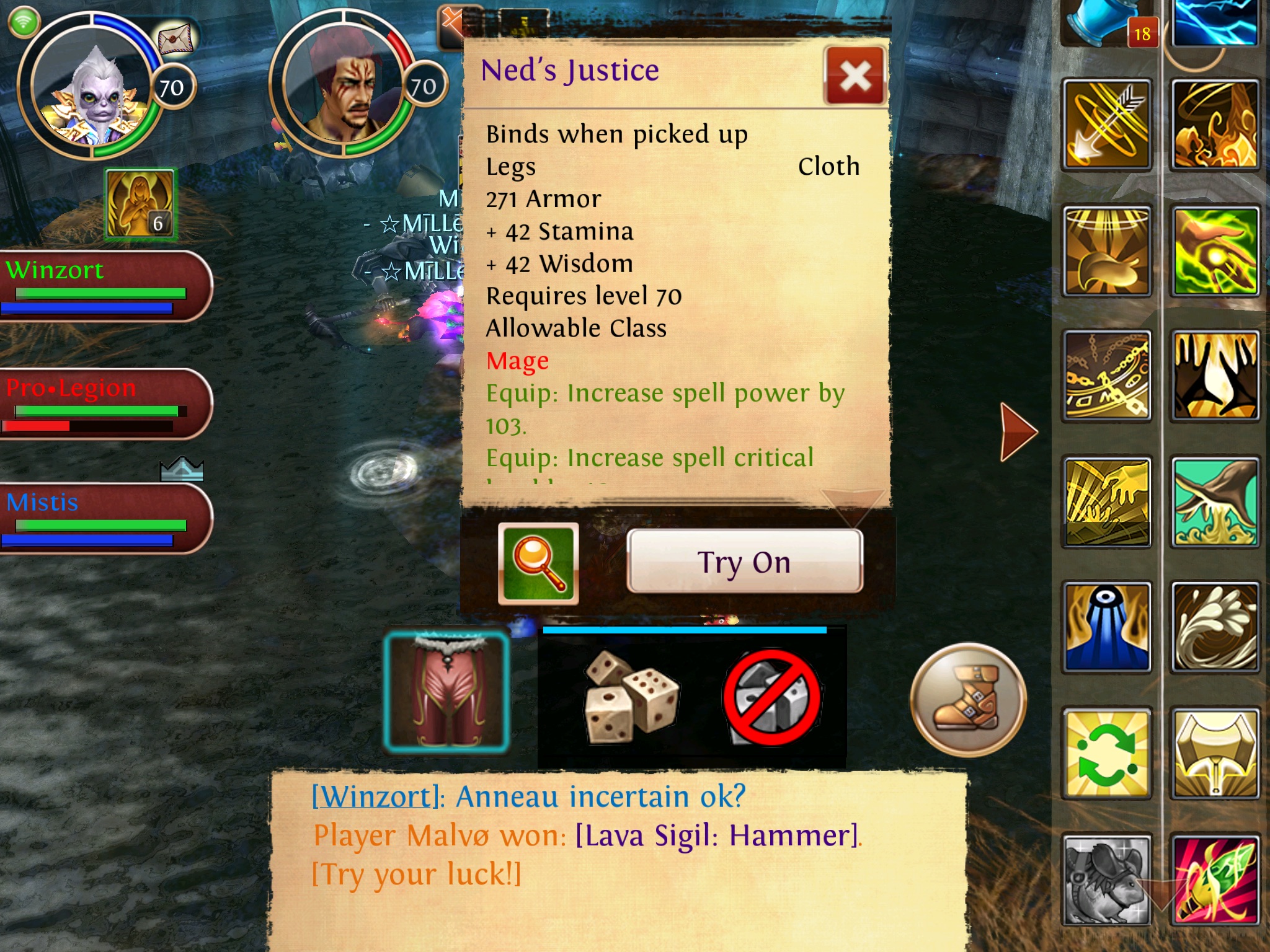Image resolution: width=1270 pixels, height=952 pixels.
Task: Open the mail envelope icon
Action: click(176, 40)
